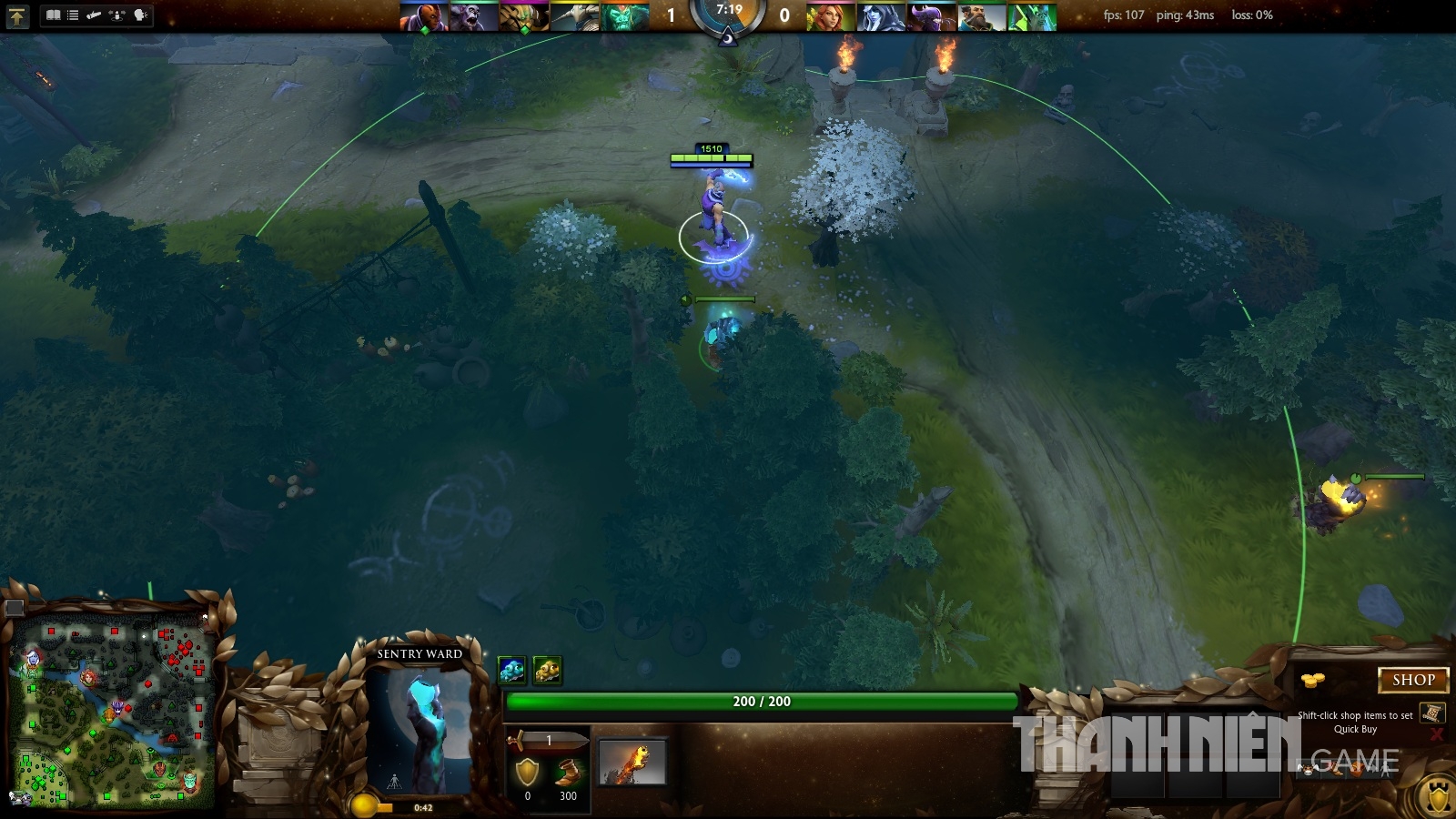
Task: Expand the scoreboard by clicking the 7:19 clock
Action: pyautogui.click(x=727, y=13)
